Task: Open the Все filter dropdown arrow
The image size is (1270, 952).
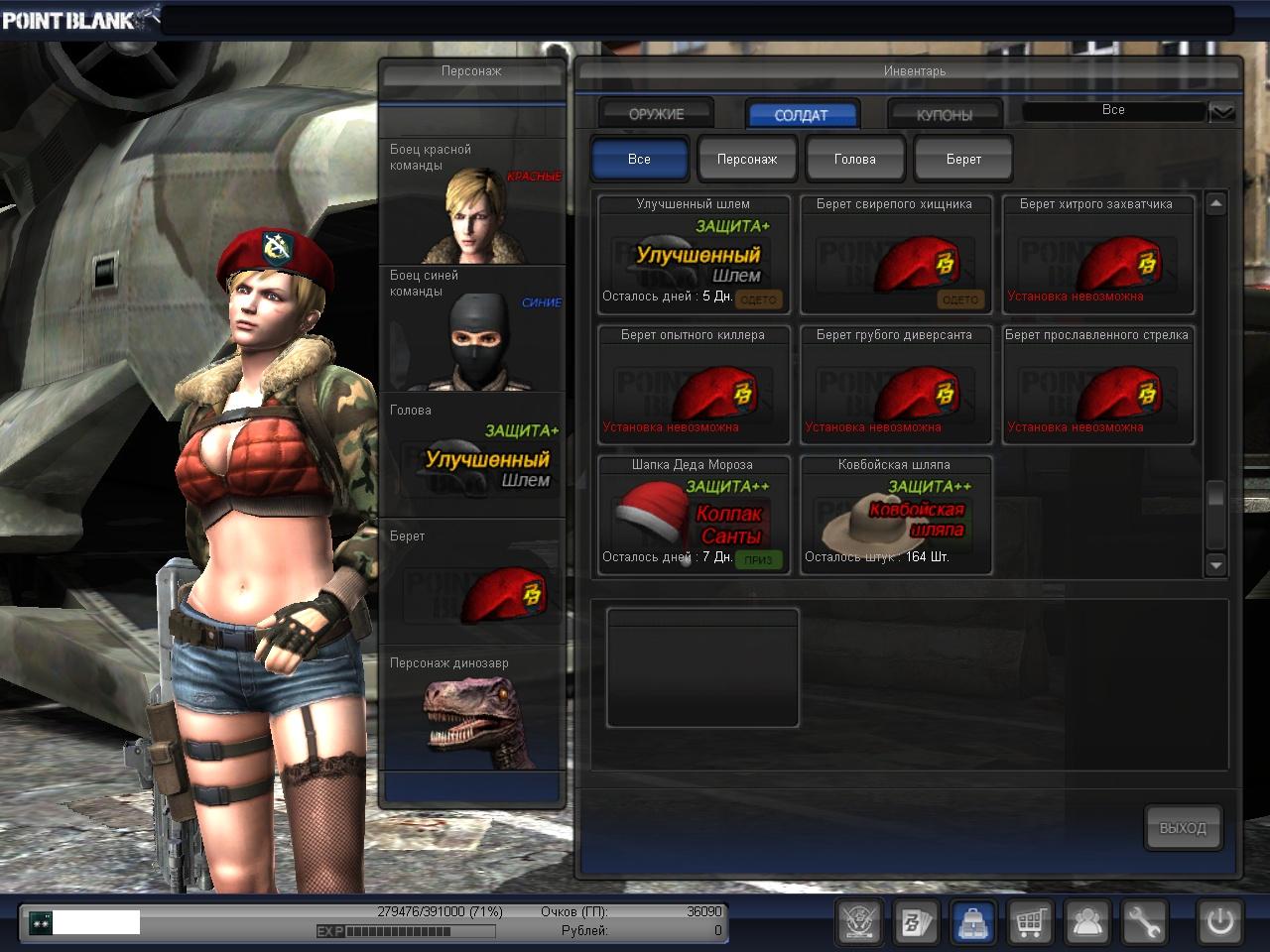Action: point(1222,111)
